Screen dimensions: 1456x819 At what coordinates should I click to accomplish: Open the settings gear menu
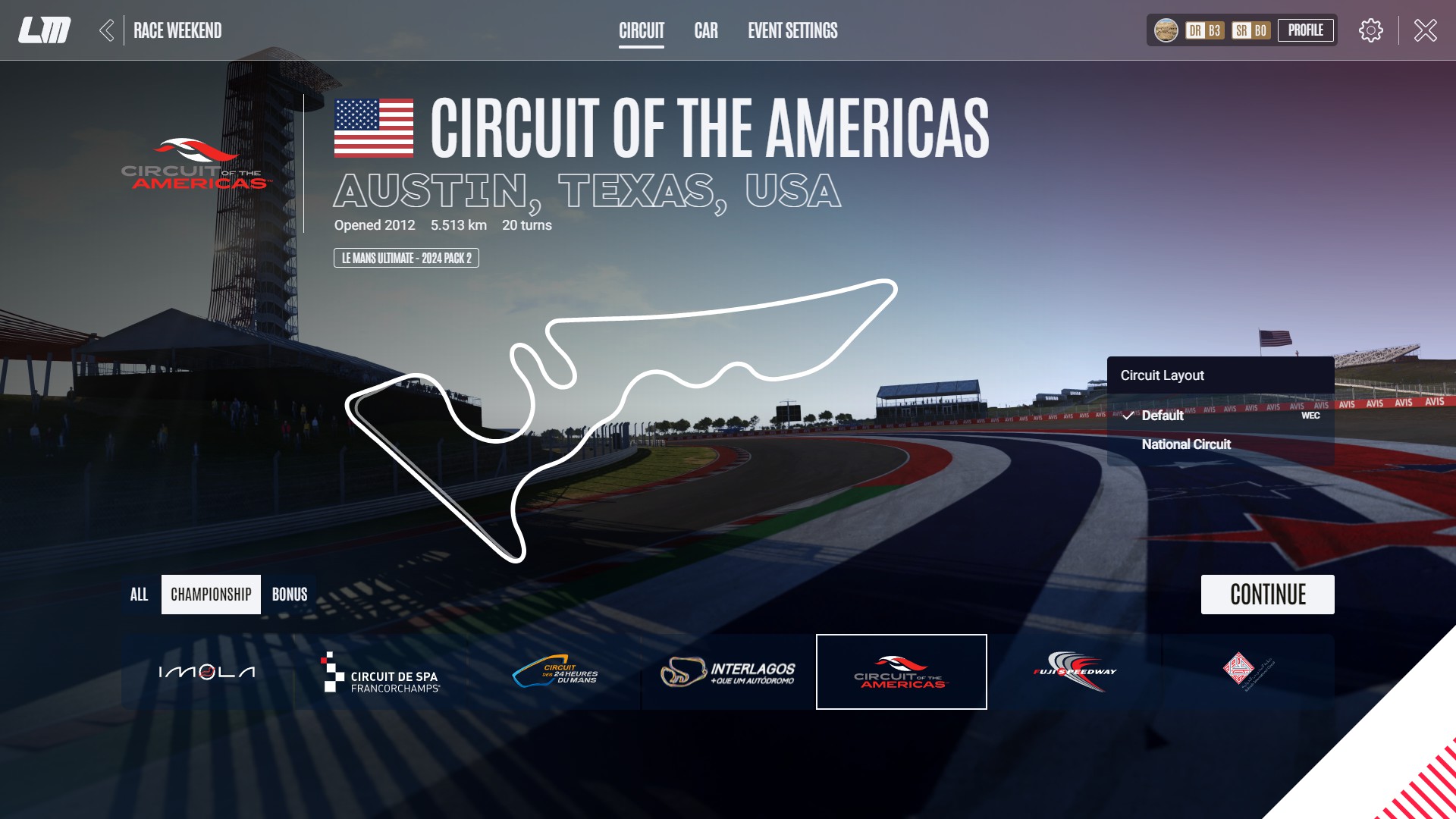coord(1370,30)
